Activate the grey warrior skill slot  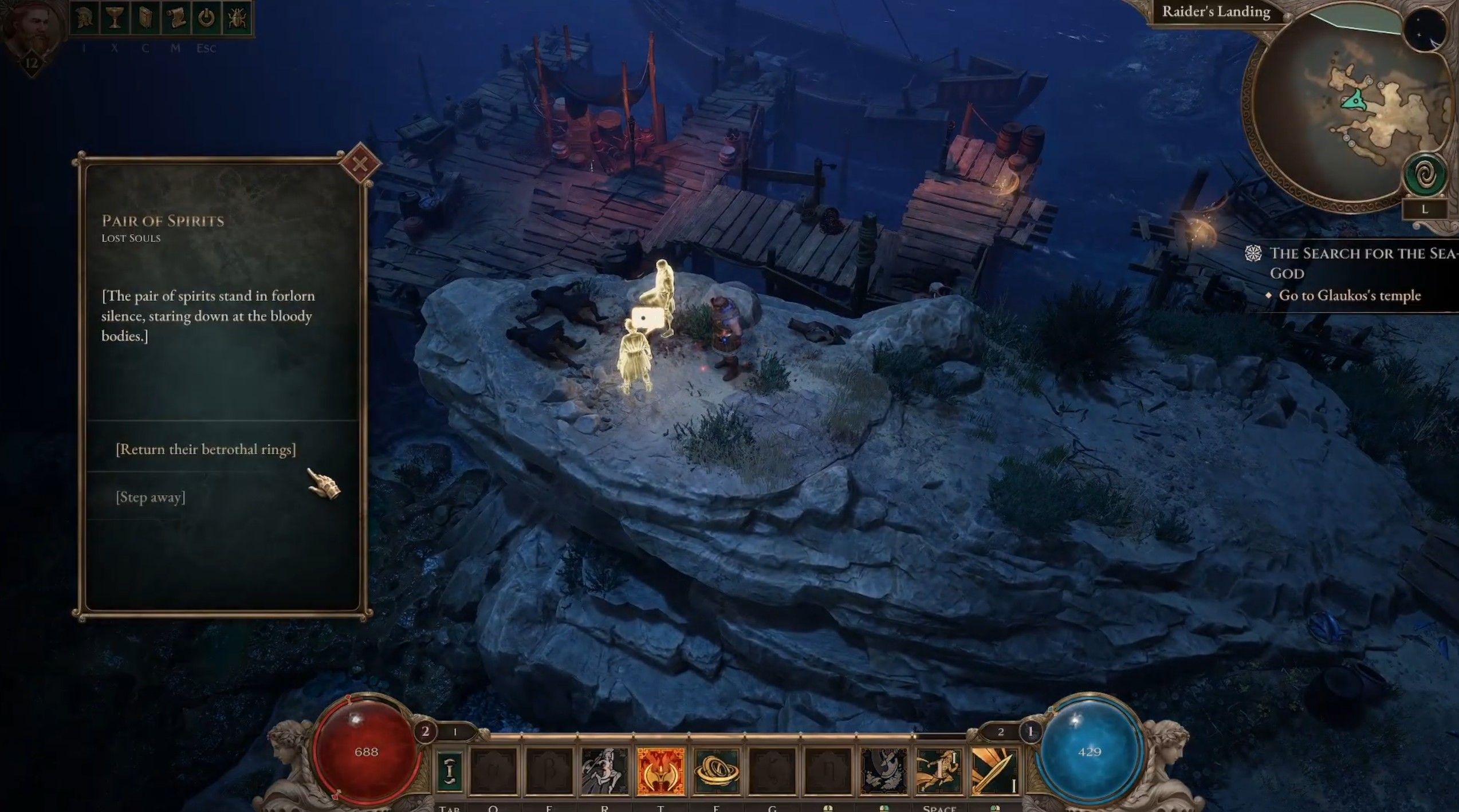pyautogui.click(x=605, y=771)
